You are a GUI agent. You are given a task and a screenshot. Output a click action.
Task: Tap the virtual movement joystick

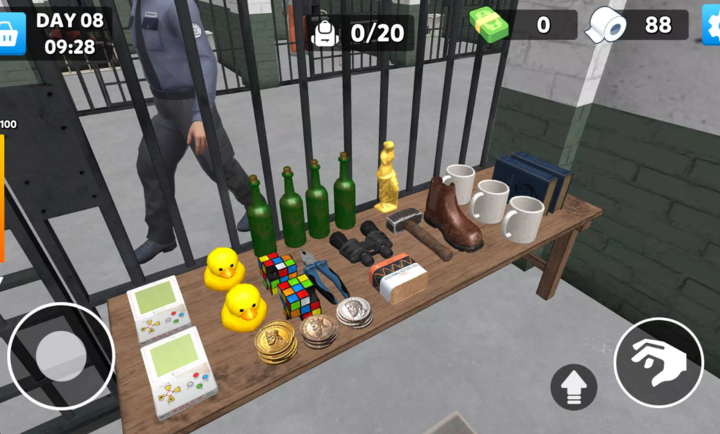(x=61, y=356)
